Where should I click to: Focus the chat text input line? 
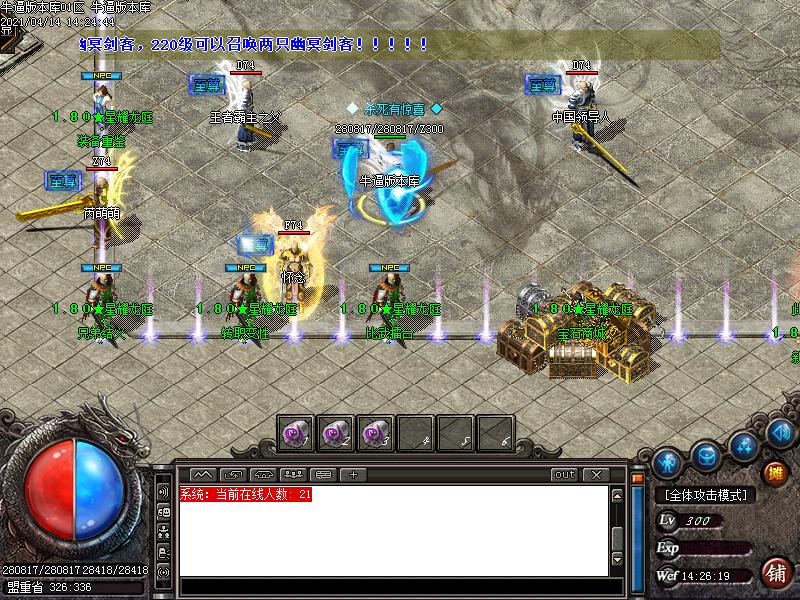[395, 587]
